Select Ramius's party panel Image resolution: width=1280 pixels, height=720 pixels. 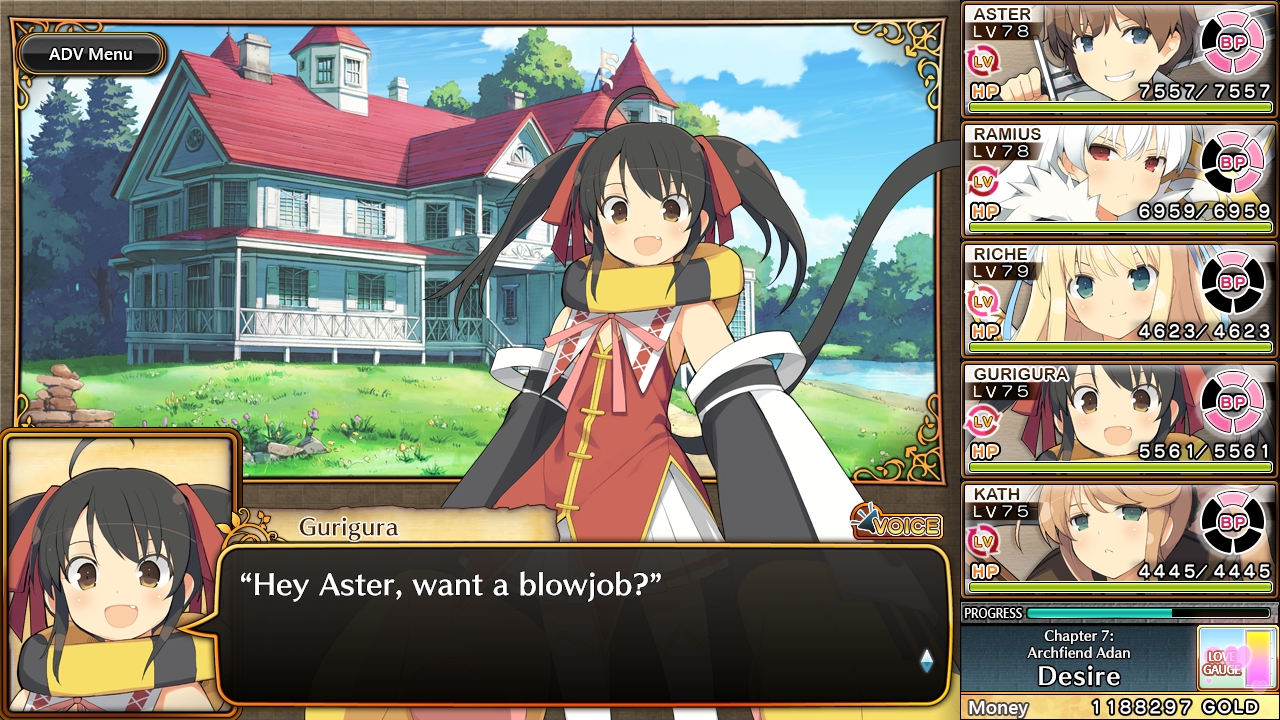pyautogui.click(x=1118, y=180)
